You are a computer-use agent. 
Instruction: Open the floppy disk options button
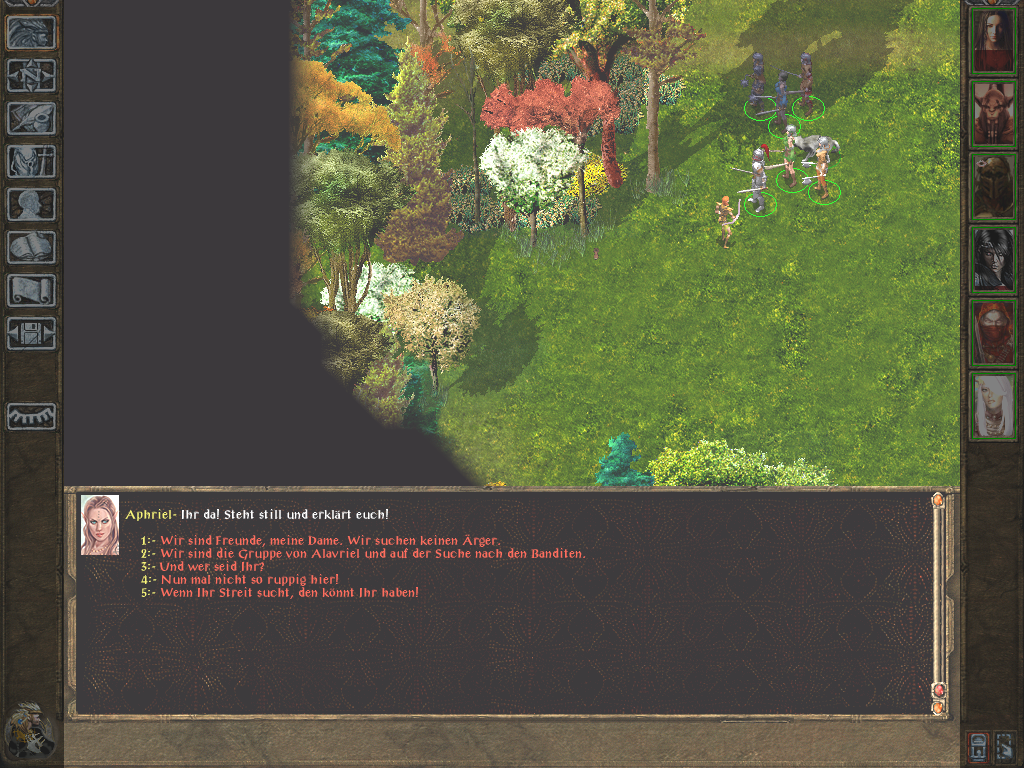click(x=31, y=333)
